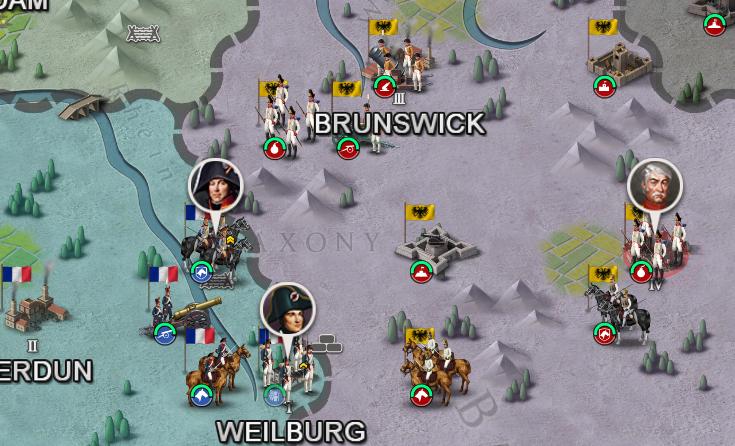
Task: Choose the French golden cannon artillery unit
Action: point(178,315)
